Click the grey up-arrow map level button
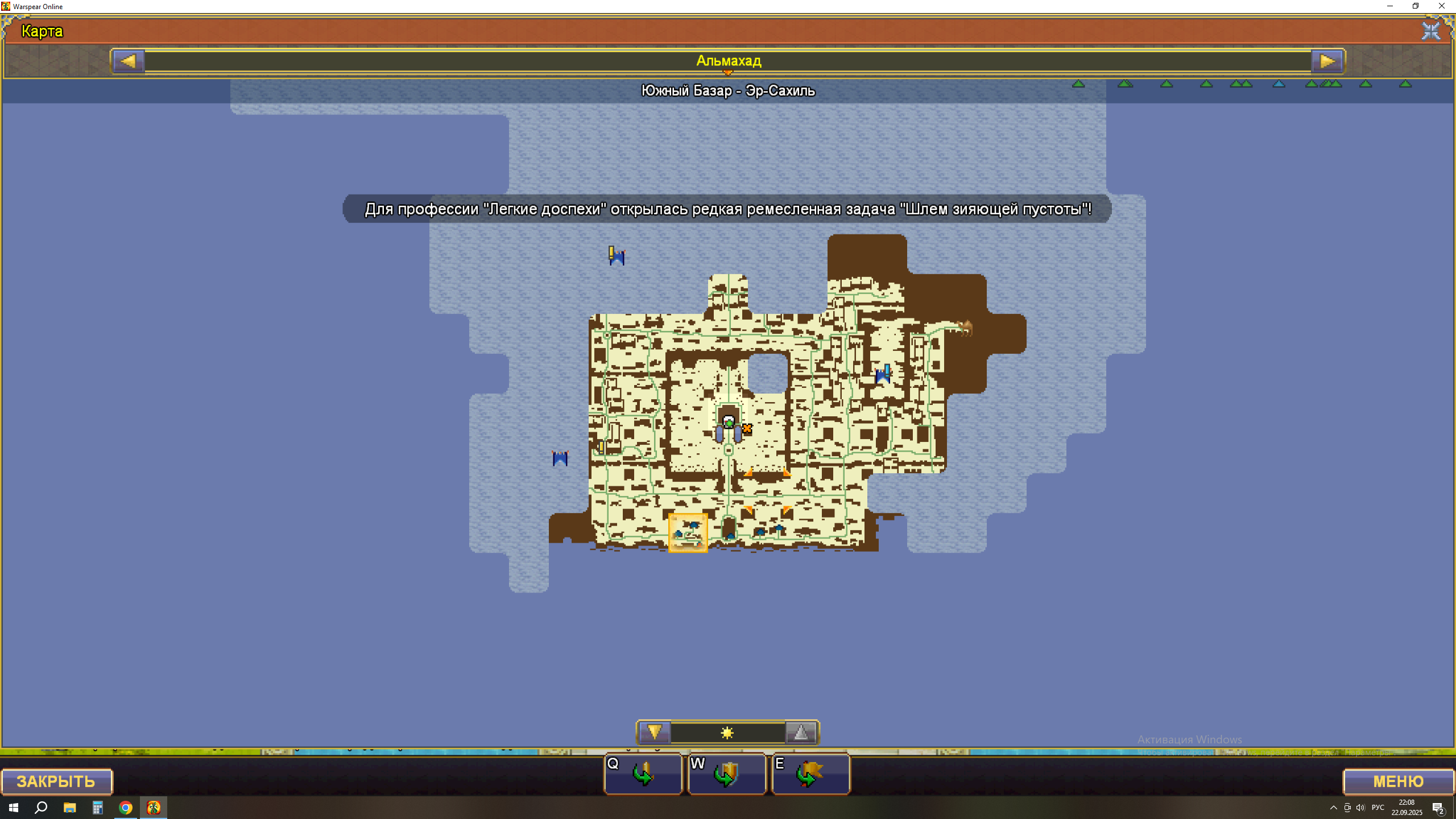Image resolution: width=1456 pixels, height=819 pixels. (801, 733)
